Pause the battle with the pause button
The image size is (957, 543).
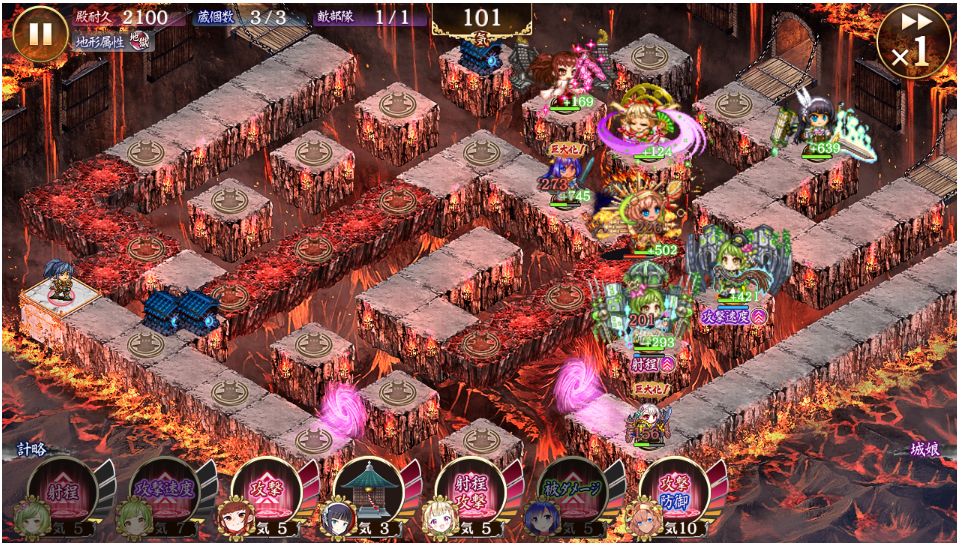coord(40,33)
